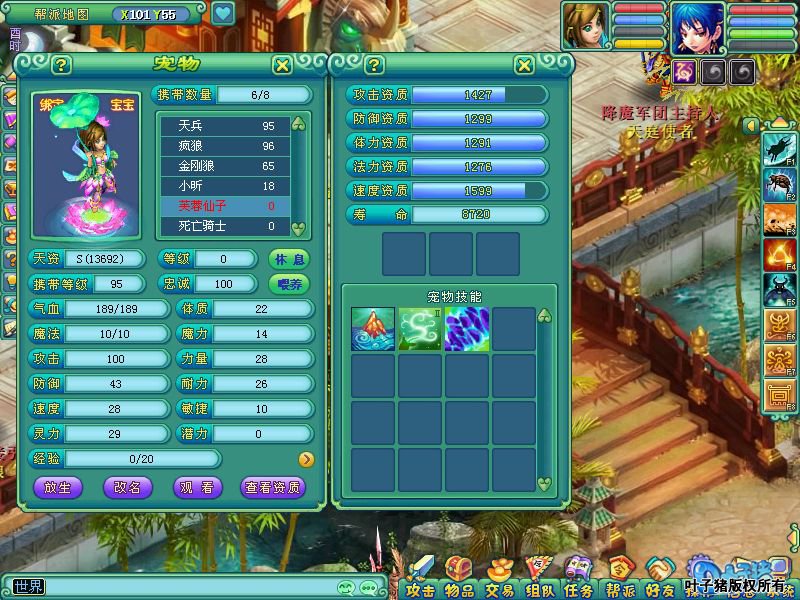Open 查看资质 aptitude view
800x600 pixels.
[273, 488]
